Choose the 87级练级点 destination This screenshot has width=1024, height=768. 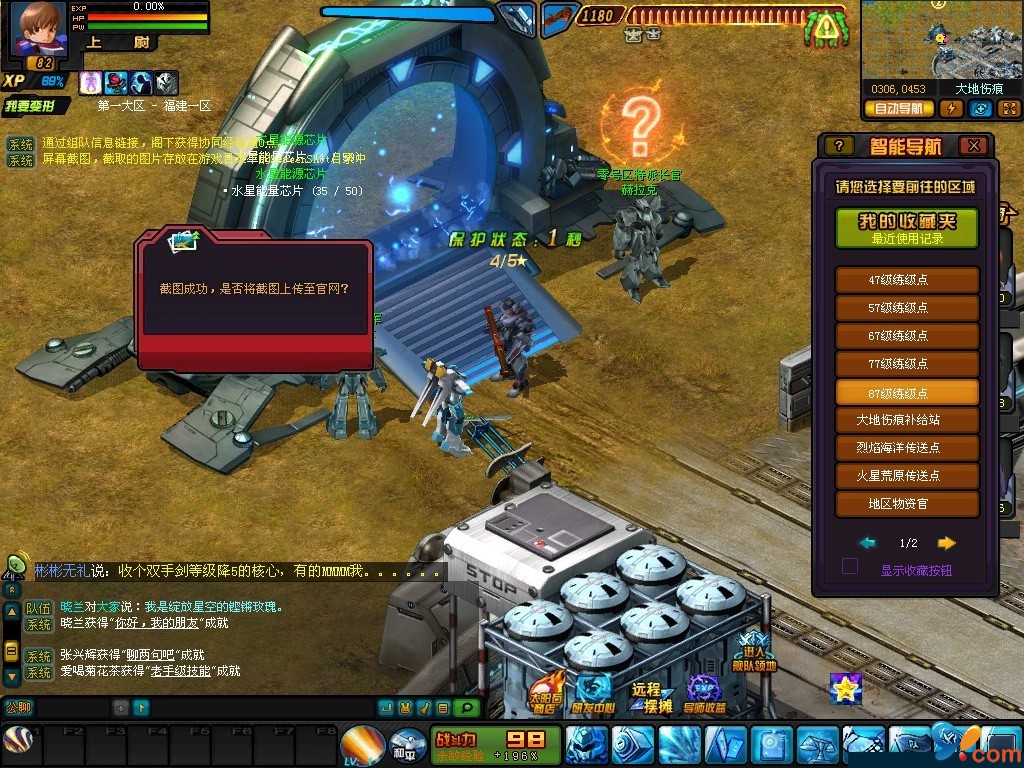pos(907,392)
